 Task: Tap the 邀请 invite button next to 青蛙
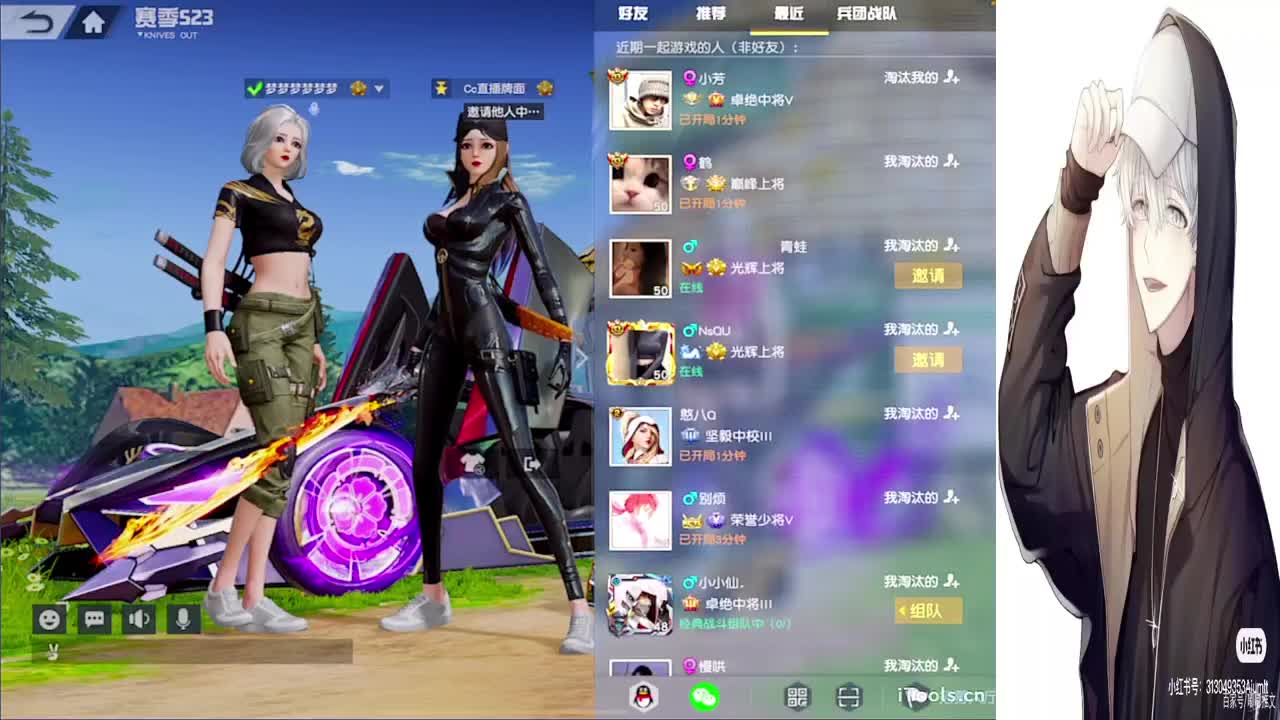point(927,276)
